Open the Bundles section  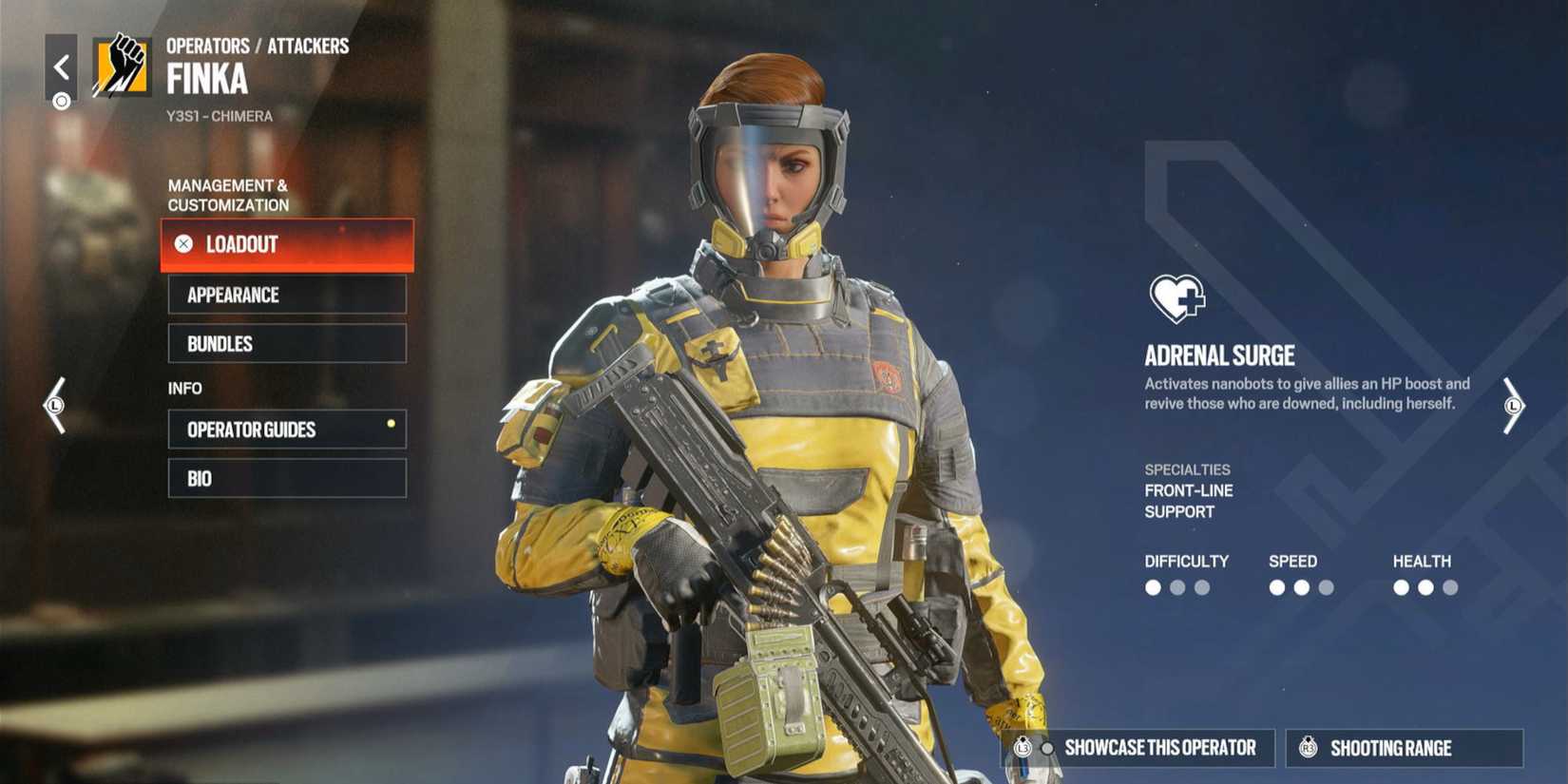tap(285, 343)
